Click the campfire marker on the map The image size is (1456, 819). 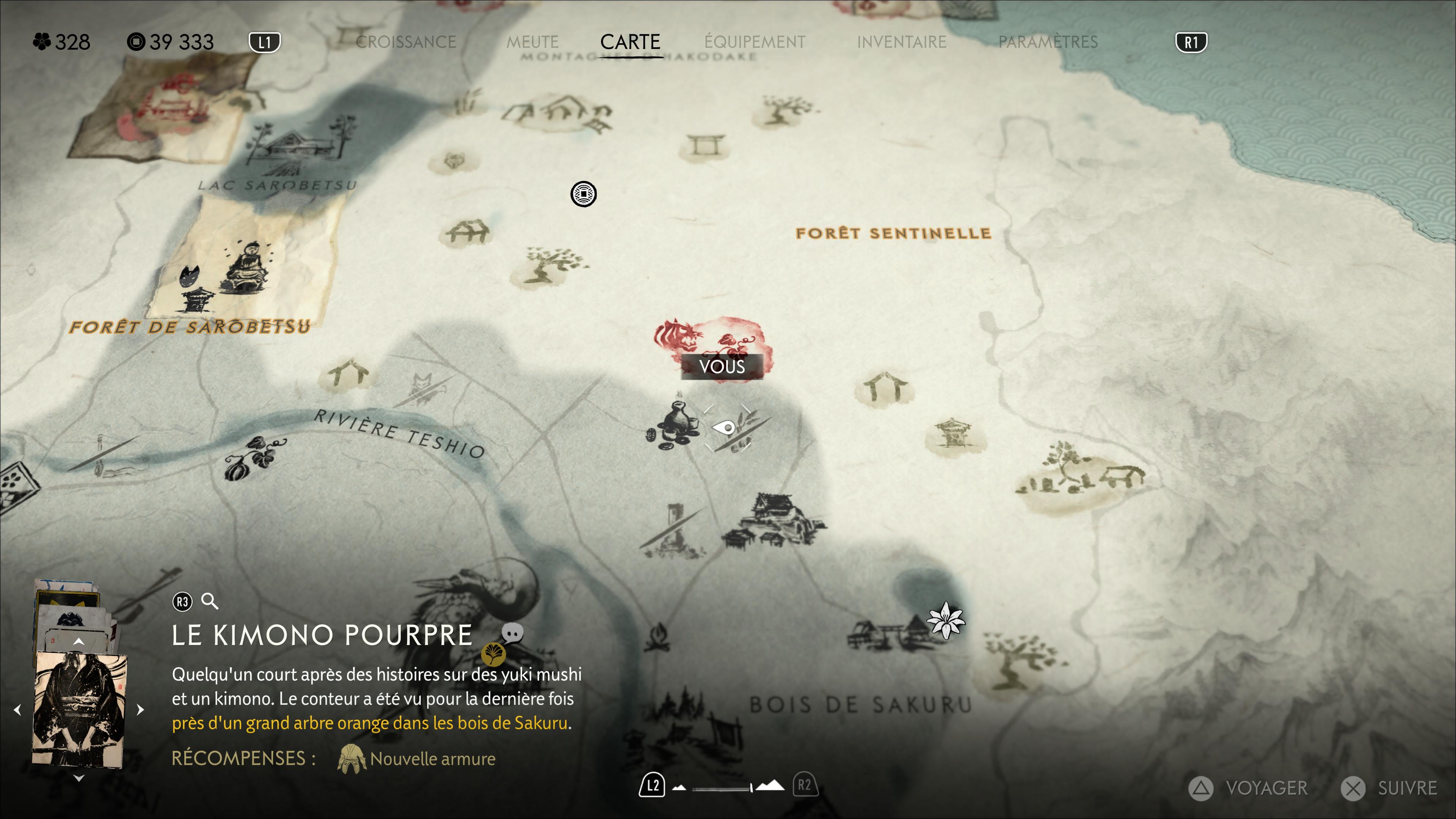658,637
